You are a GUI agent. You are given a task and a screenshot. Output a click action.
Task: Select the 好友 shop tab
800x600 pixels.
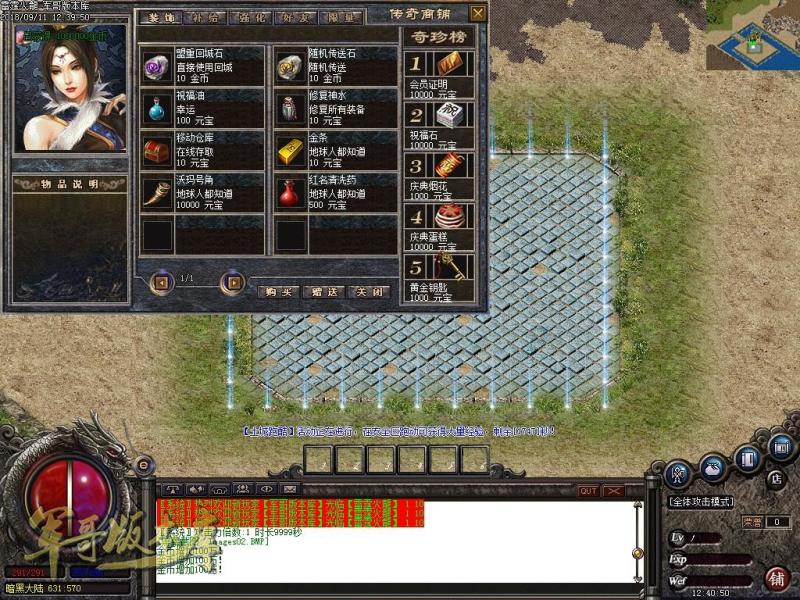(291, 17)
